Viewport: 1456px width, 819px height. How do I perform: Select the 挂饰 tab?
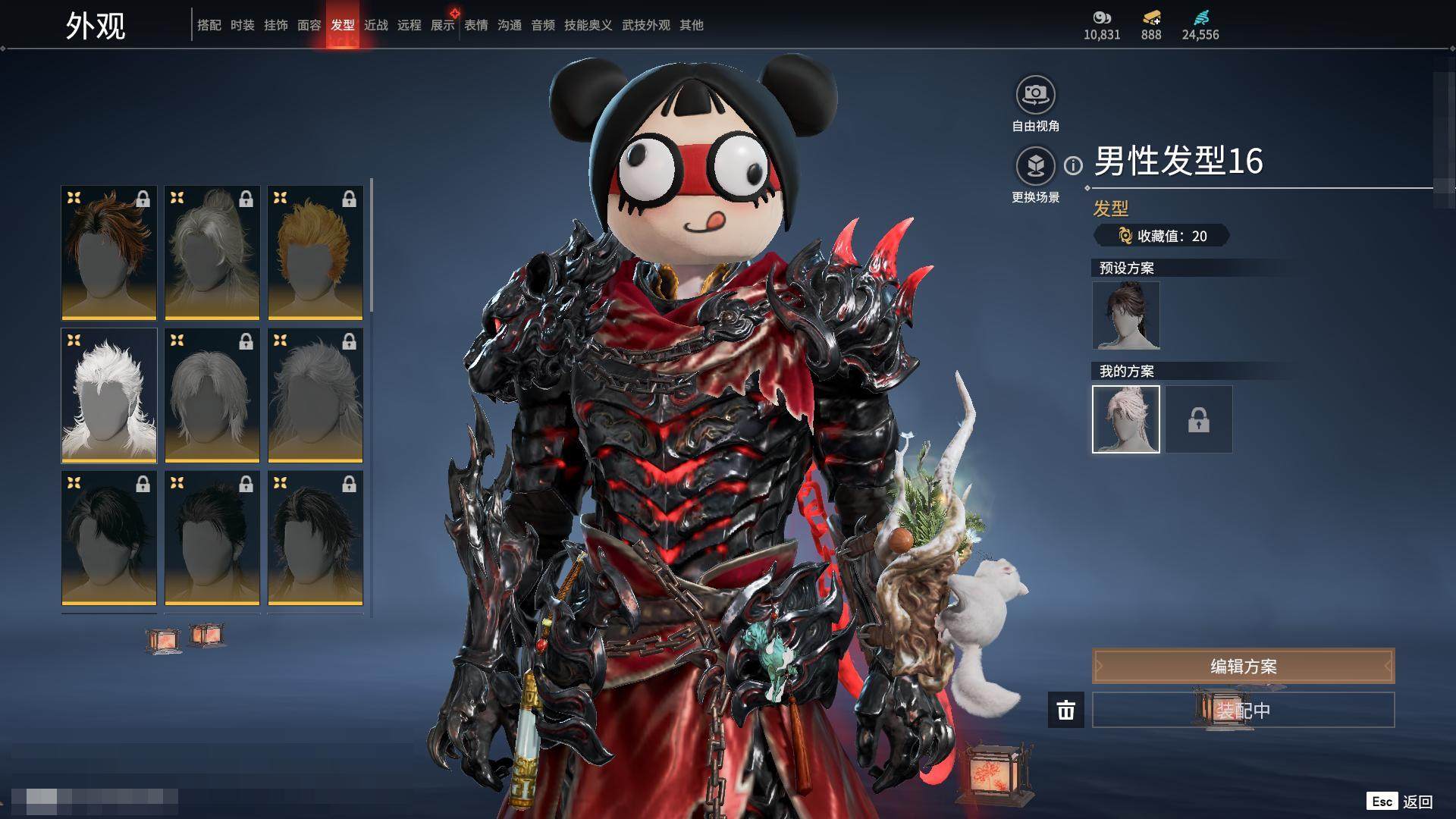276,25
